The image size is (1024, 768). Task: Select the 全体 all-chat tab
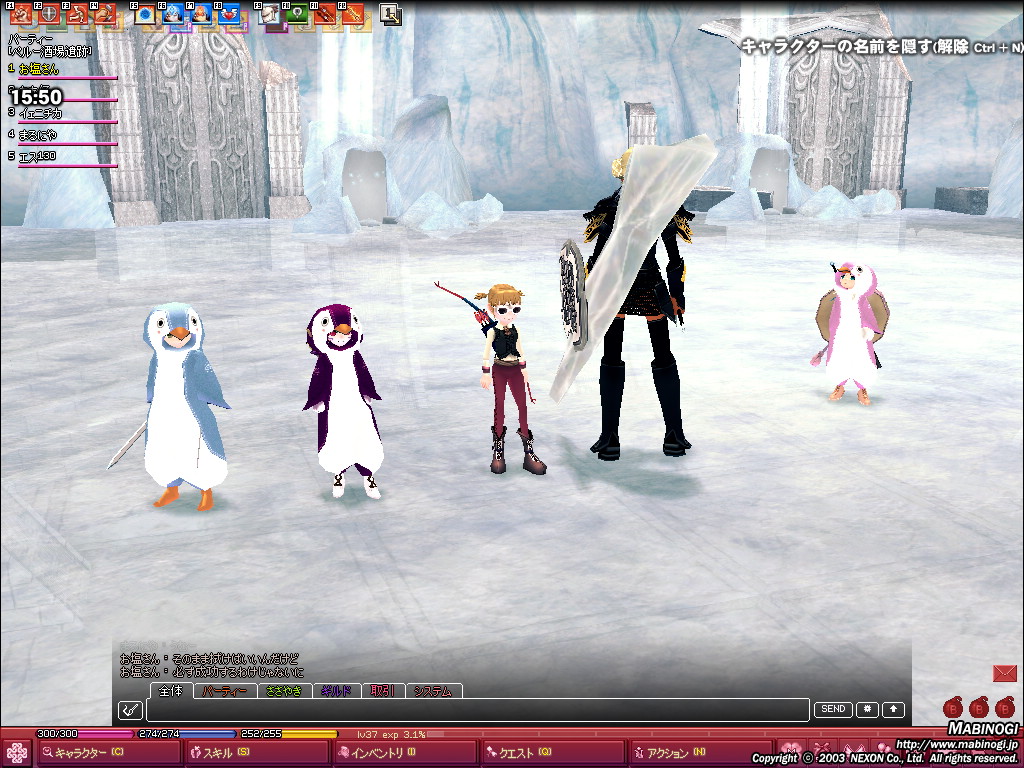pos(171,691)
